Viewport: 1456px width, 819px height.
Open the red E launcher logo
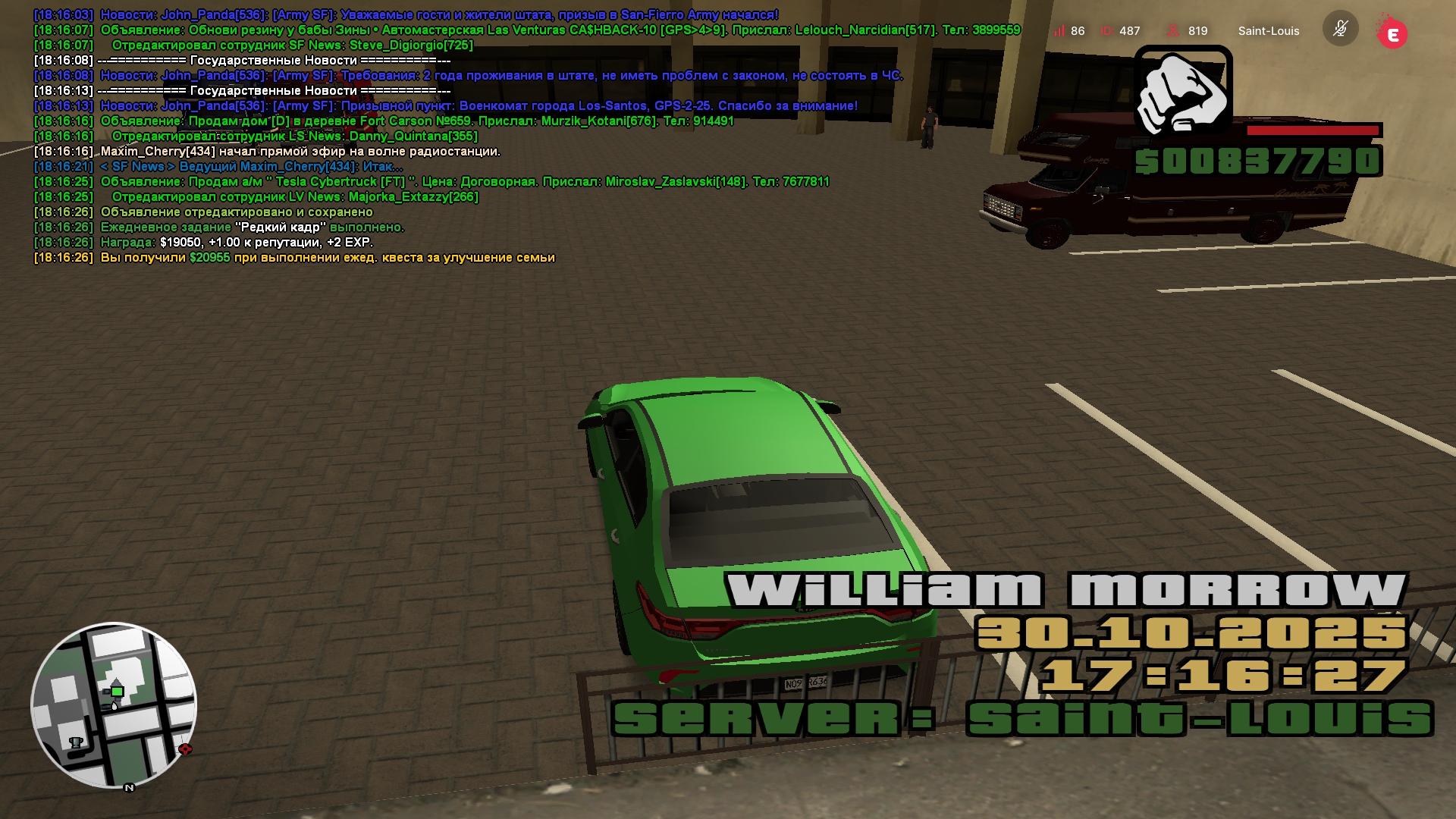tap(1392, 33)
